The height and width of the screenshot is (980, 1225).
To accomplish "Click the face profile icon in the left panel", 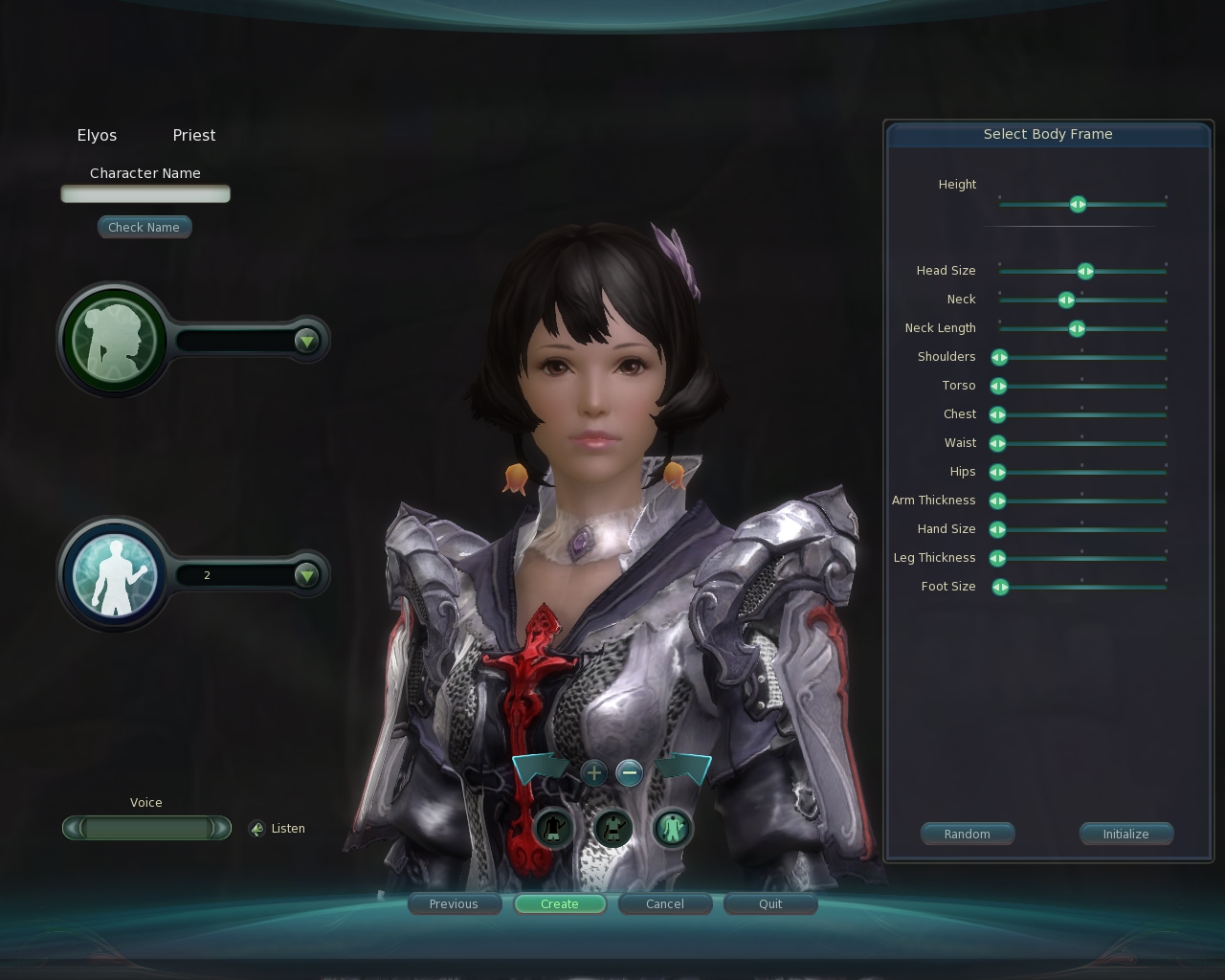I will click(114, 339).
